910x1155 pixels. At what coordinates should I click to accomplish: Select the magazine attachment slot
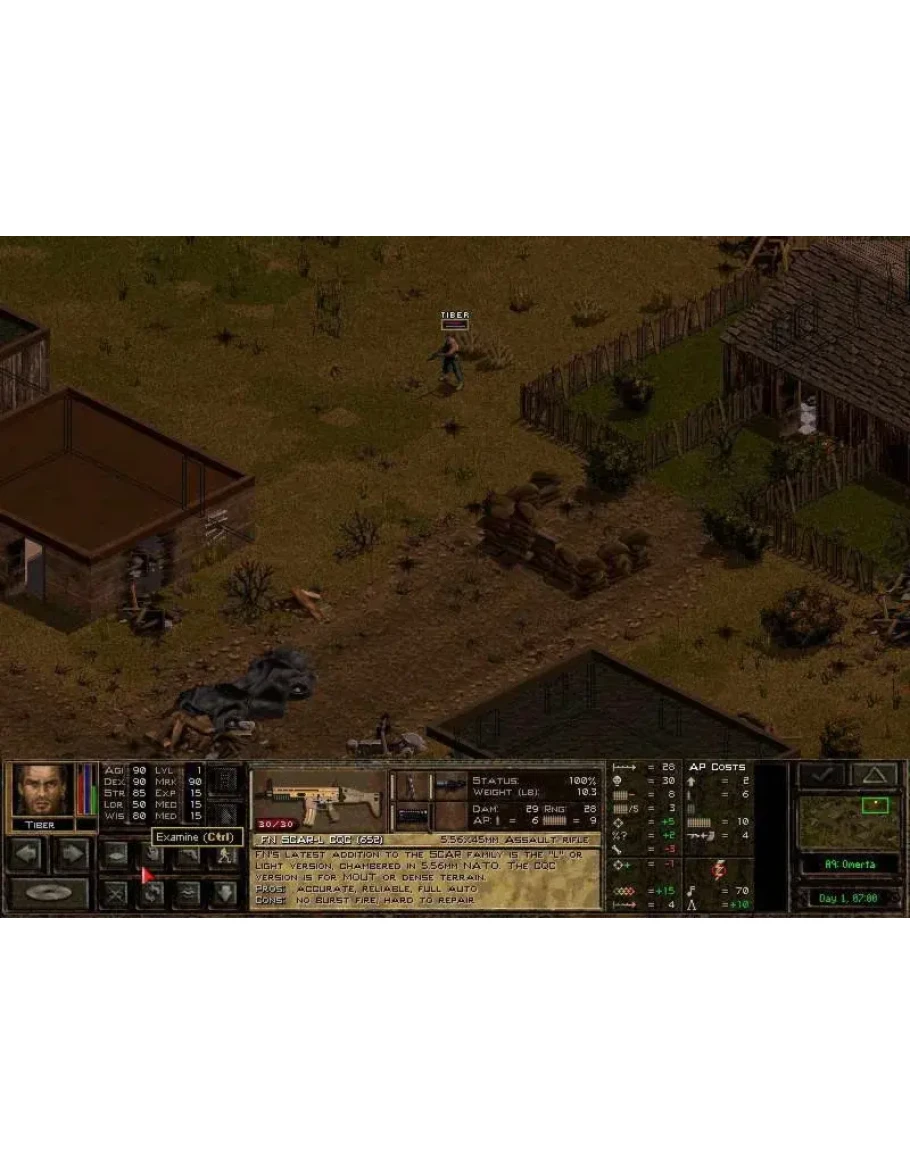coord(411,816)
